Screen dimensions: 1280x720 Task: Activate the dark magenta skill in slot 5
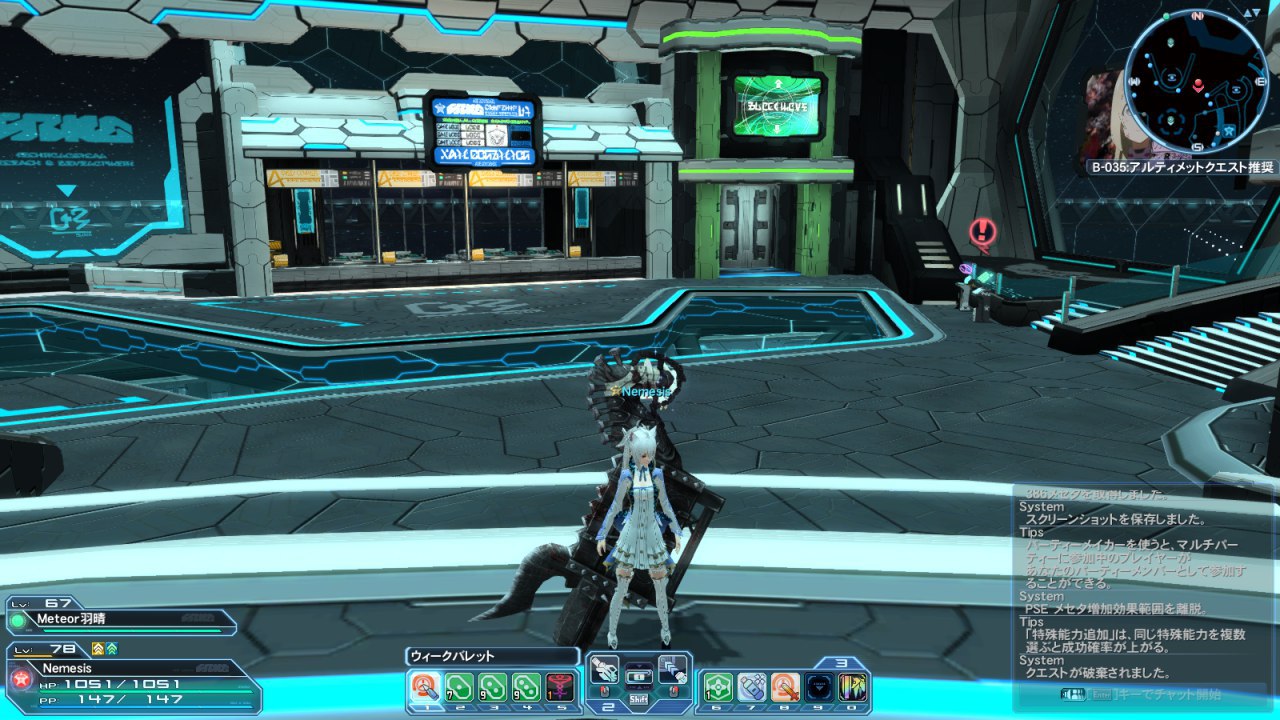pos(560,687)
